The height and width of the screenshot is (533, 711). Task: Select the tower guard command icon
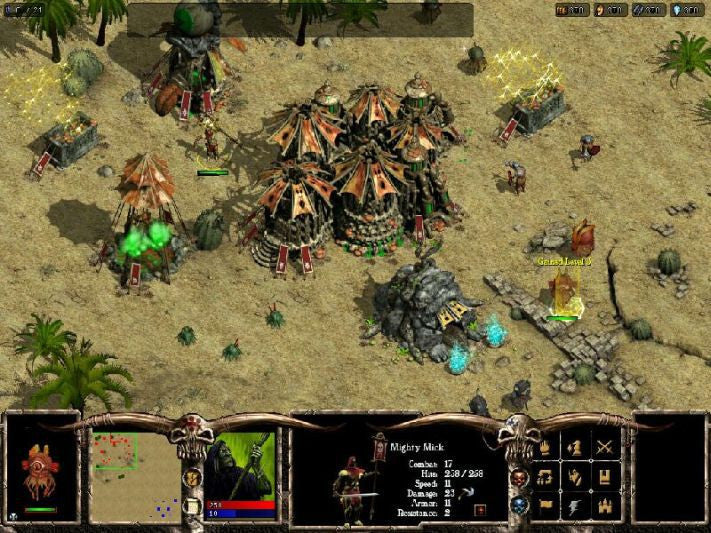(605, 477)
